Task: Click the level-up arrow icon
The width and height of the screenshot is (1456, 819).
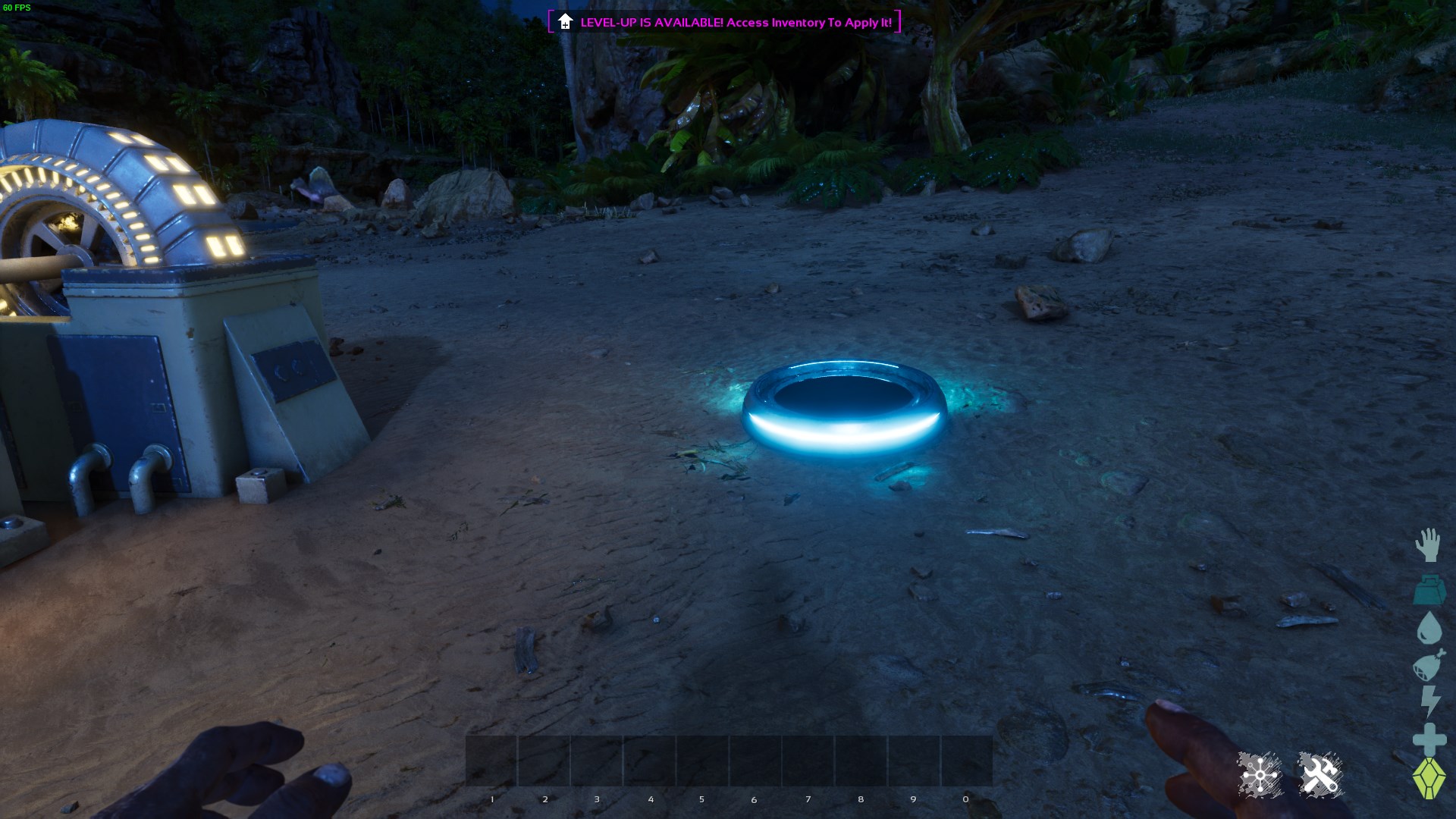Action: pyautogui.click(x=564, y=23)
